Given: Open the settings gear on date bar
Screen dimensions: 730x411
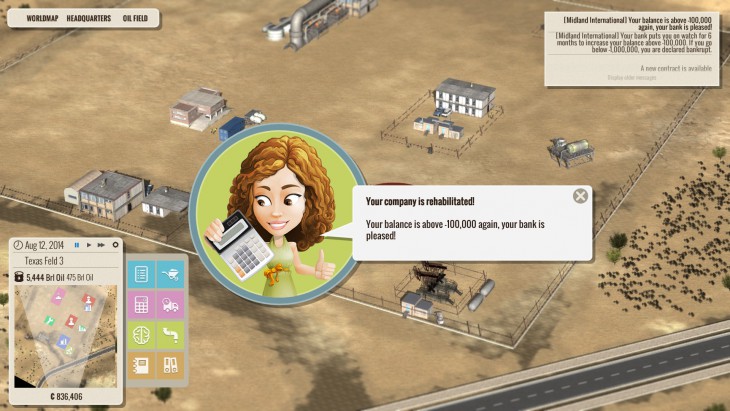Looking at the screenshot, I should click(115, 245).
